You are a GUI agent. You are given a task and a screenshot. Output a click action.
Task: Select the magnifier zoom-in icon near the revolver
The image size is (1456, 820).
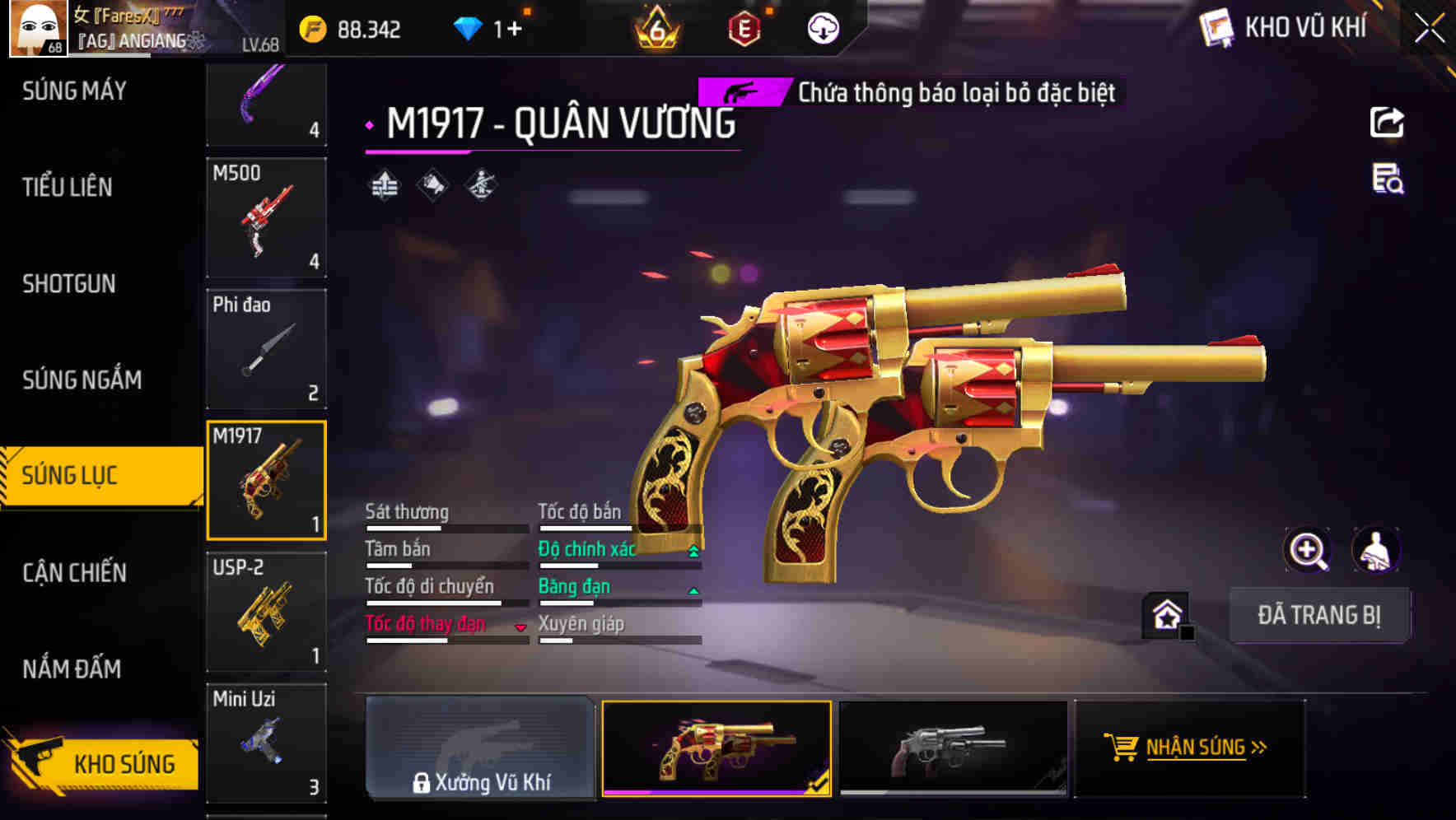[x=1308, y=550]
